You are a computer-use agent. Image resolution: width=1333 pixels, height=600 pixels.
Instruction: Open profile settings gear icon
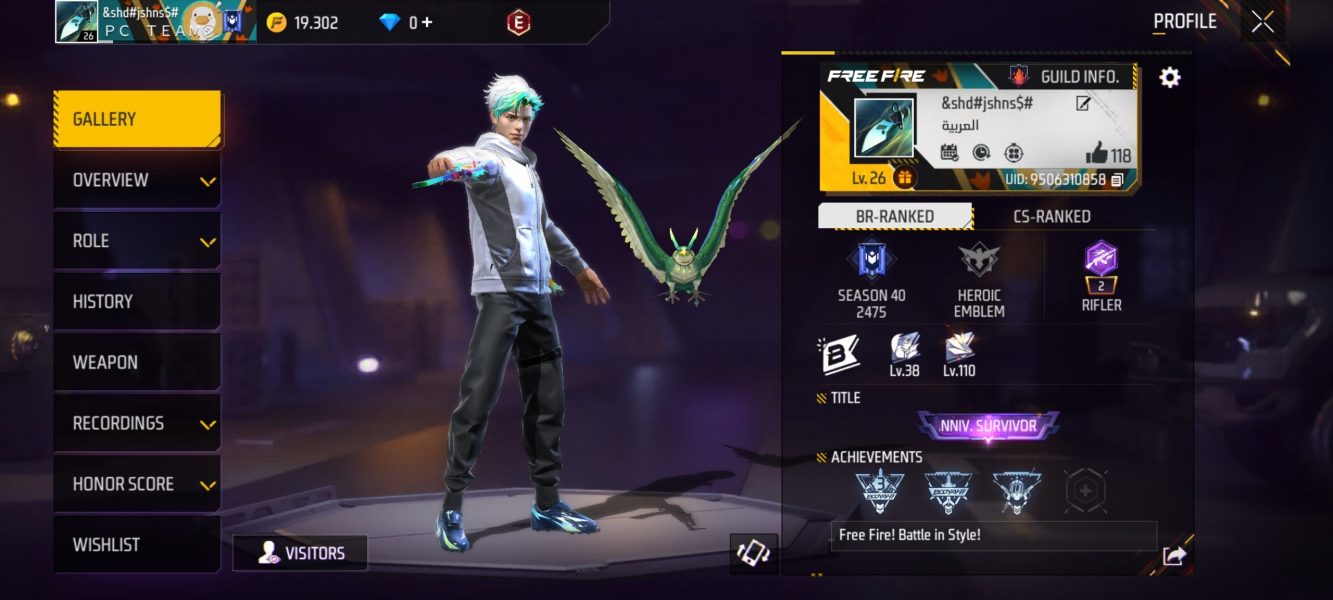[1169, 77]
